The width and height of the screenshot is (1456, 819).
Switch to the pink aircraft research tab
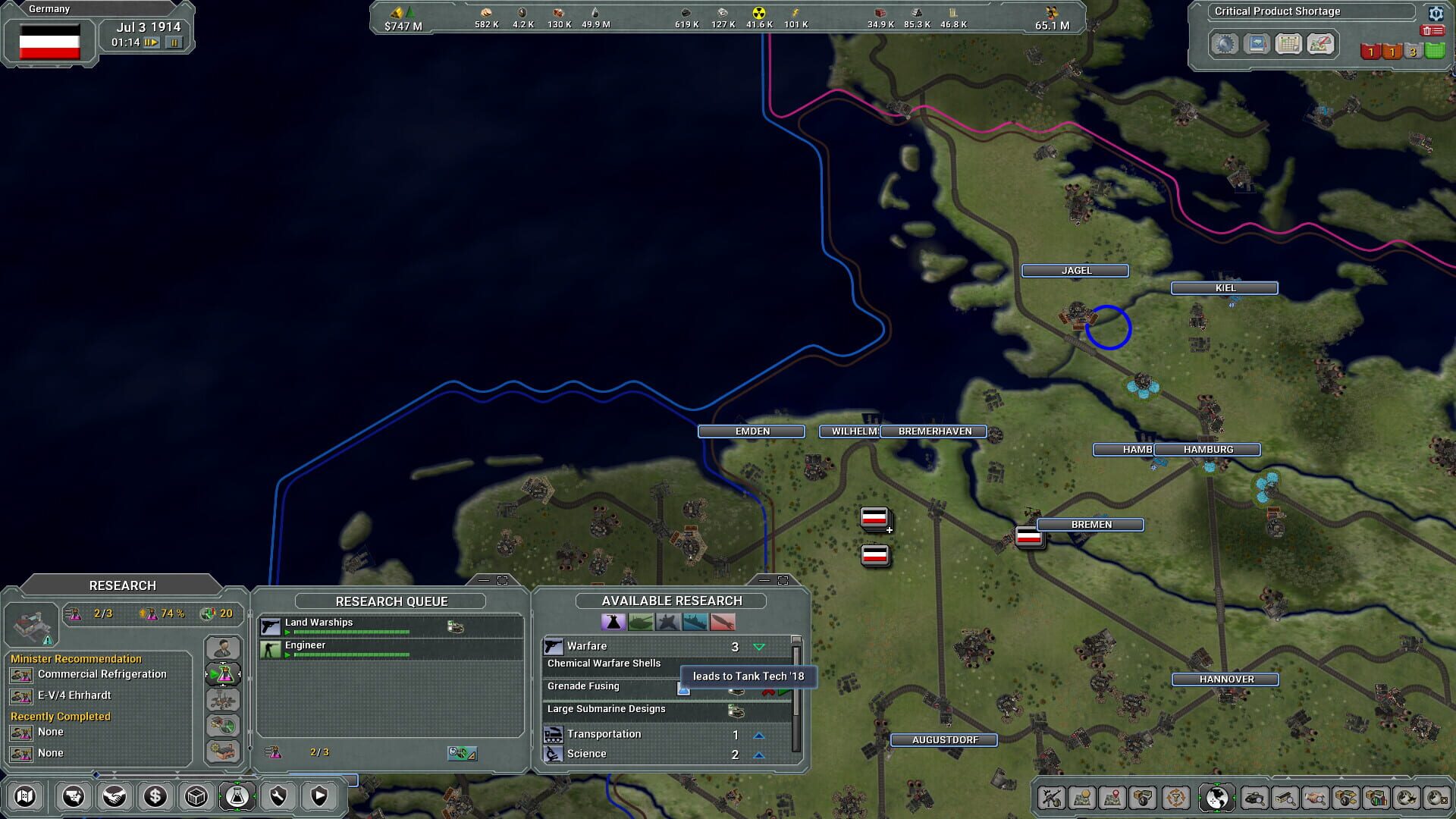[725, 623]
